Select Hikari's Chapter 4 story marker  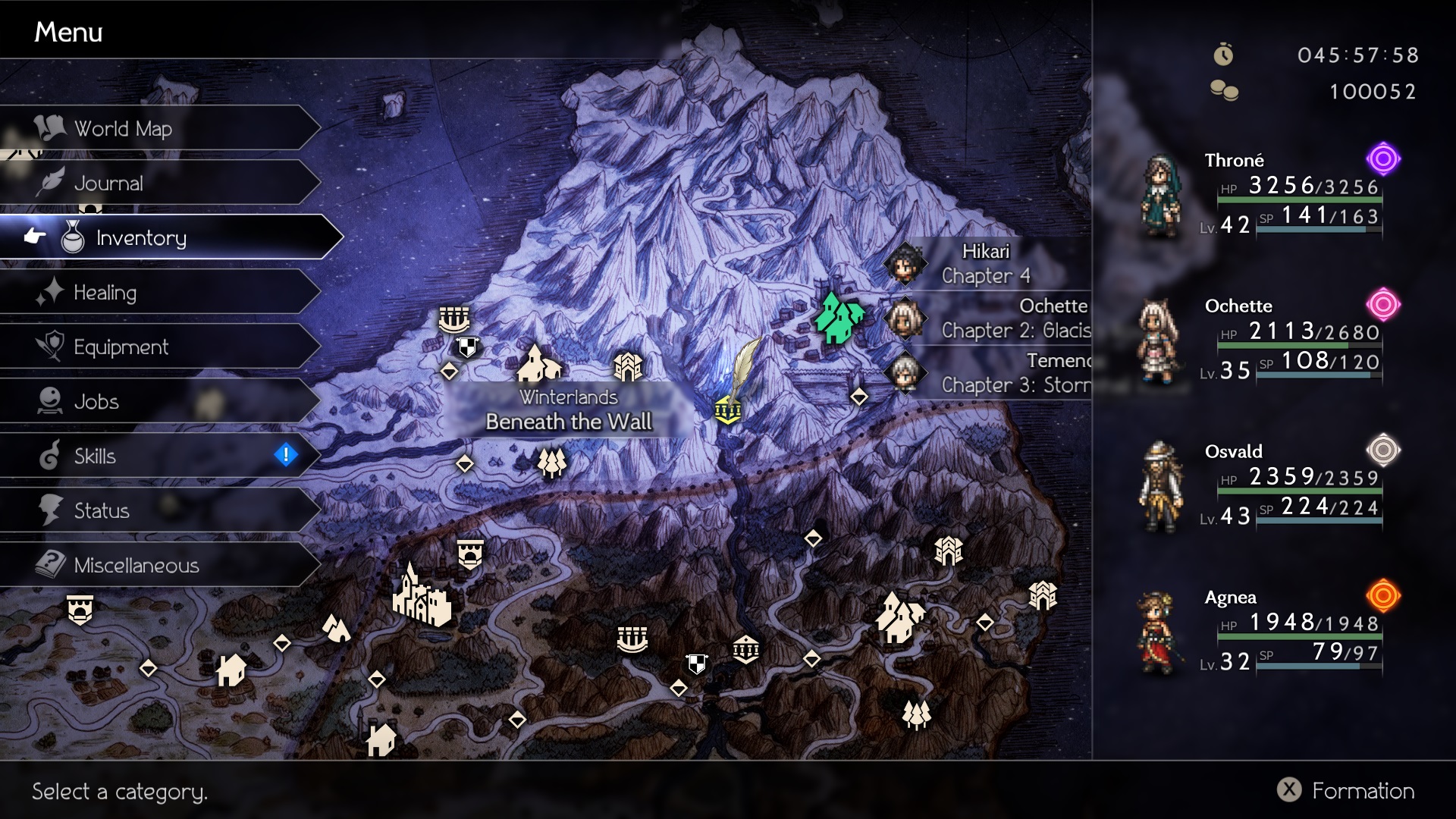point(986,264)
